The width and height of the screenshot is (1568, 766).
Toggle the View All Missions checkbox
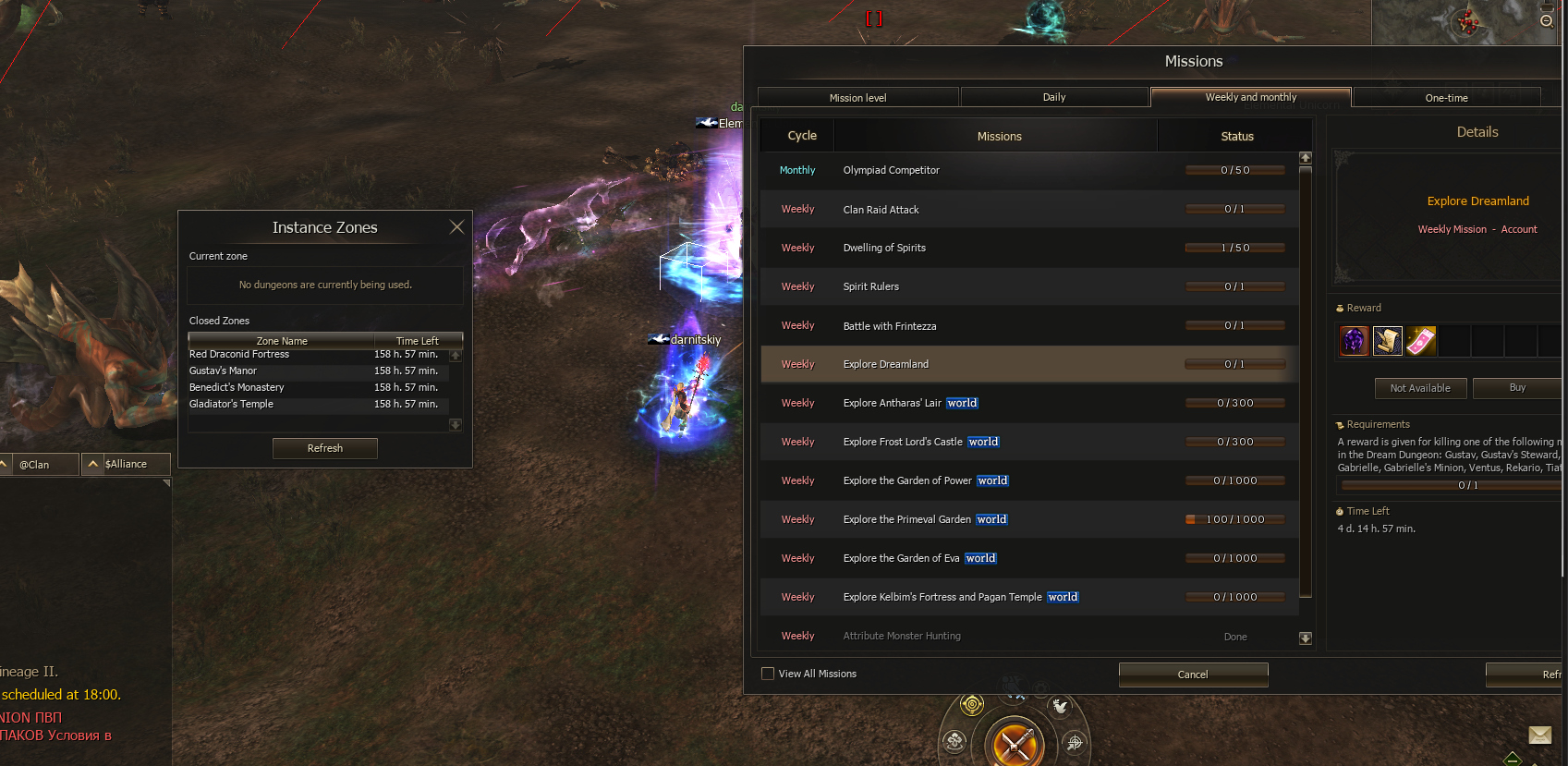[x=768, y=674]
